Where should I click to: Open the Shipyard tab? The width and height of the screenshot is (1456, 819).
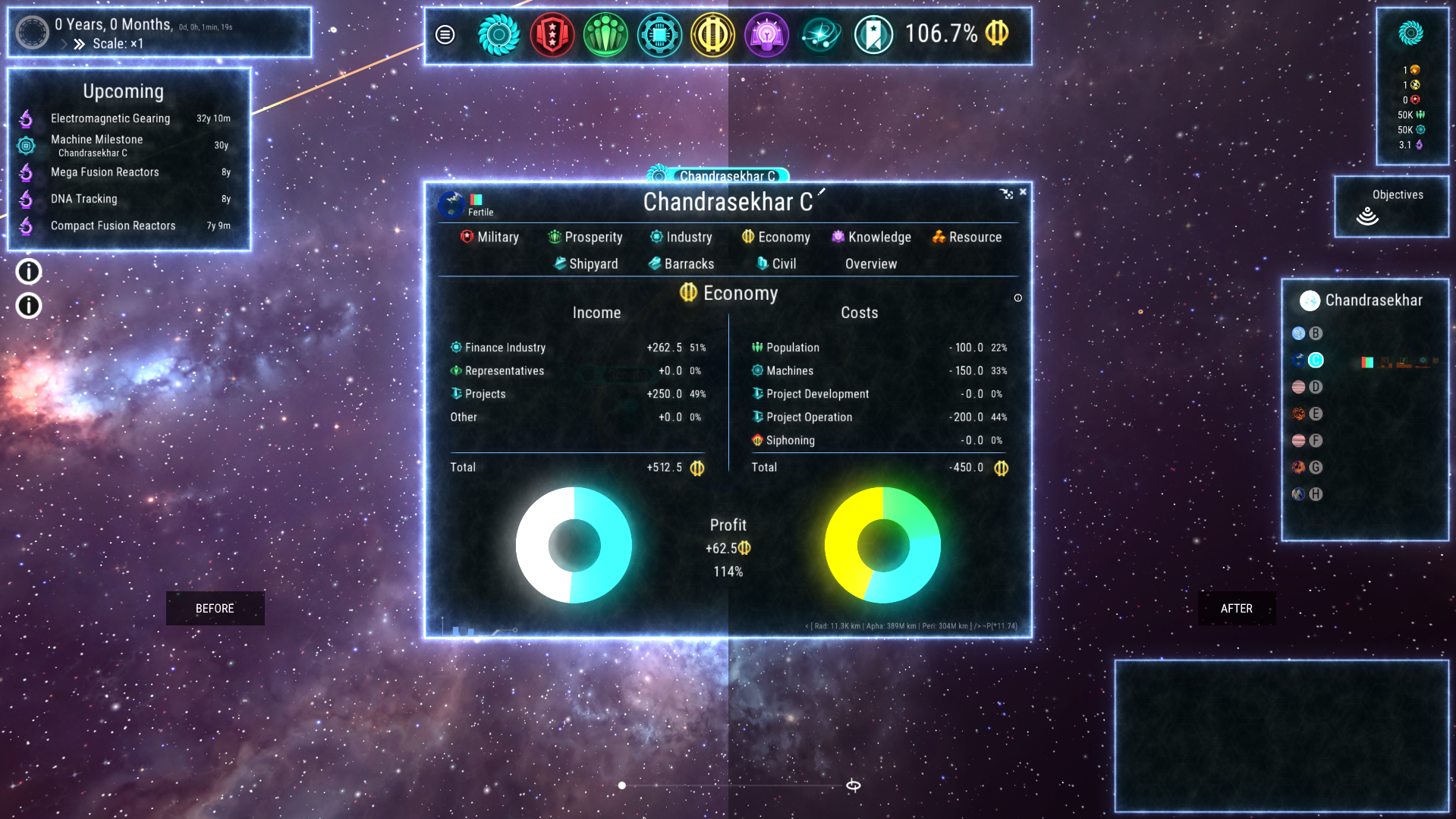[x=586, y=264]
